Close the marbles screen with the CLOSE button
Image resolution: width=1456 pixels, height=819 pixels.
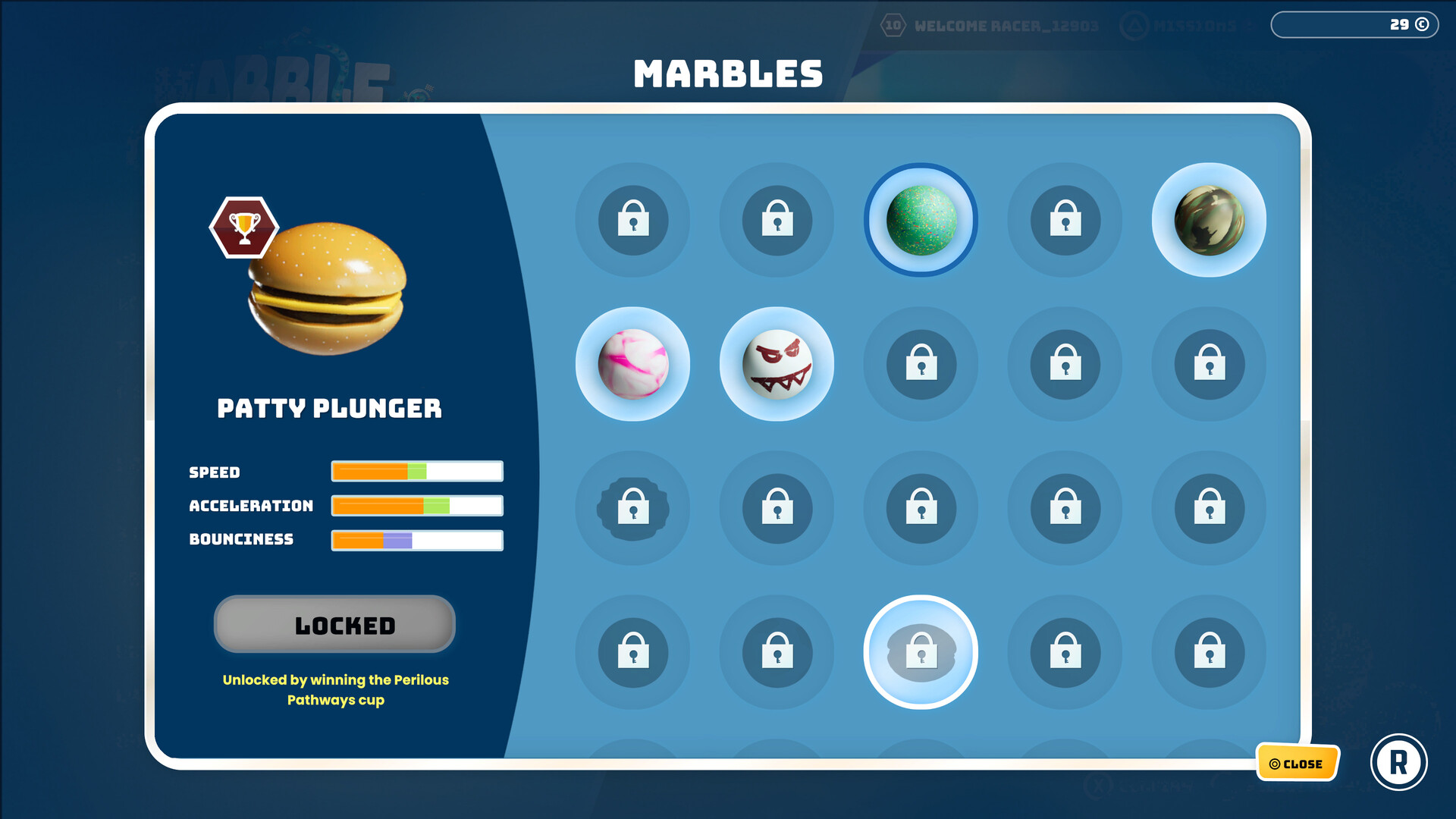[x=1297, y=764]
